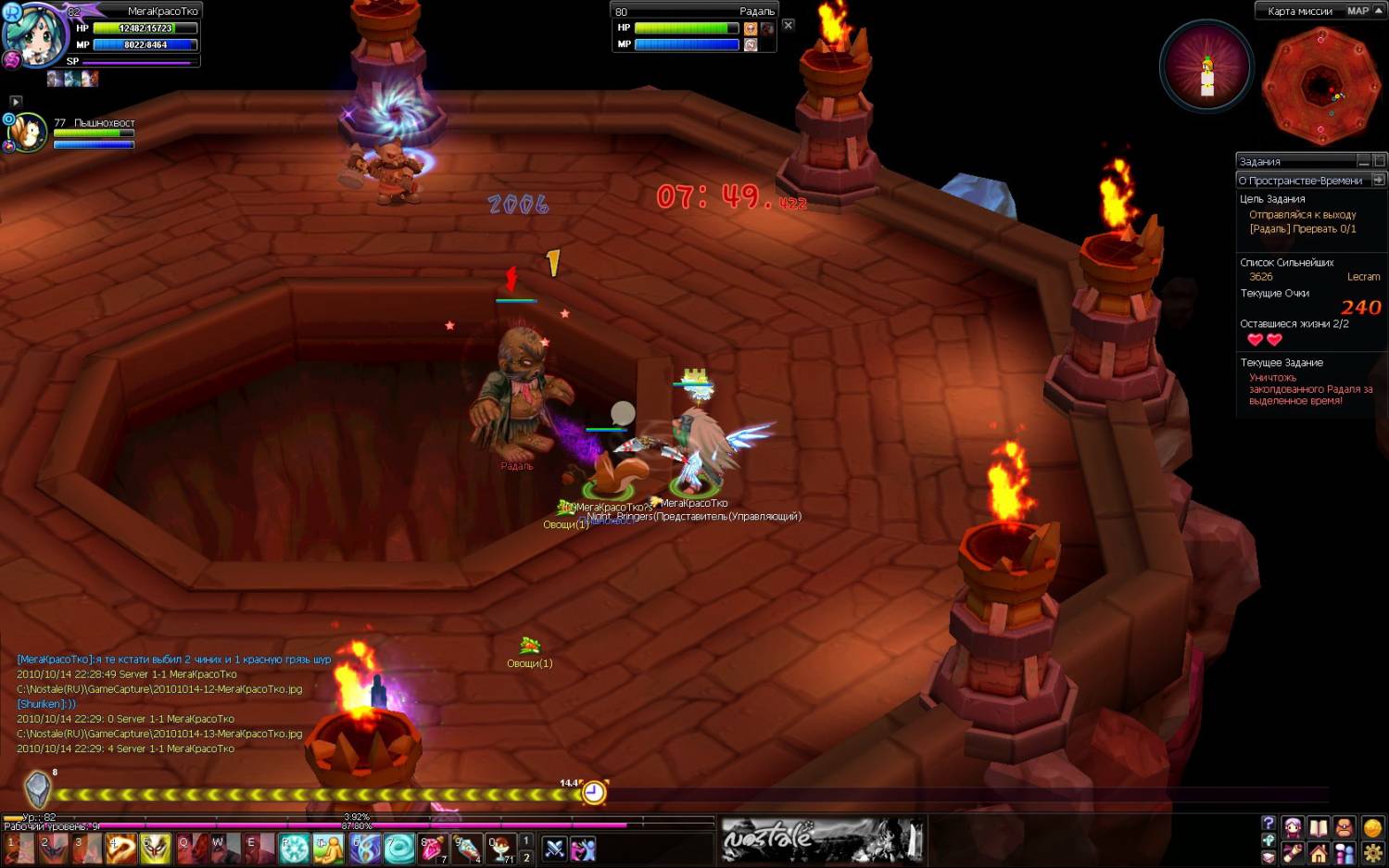Open the question mark help button
1389x868 pixels.
[x=1269, y=824]
